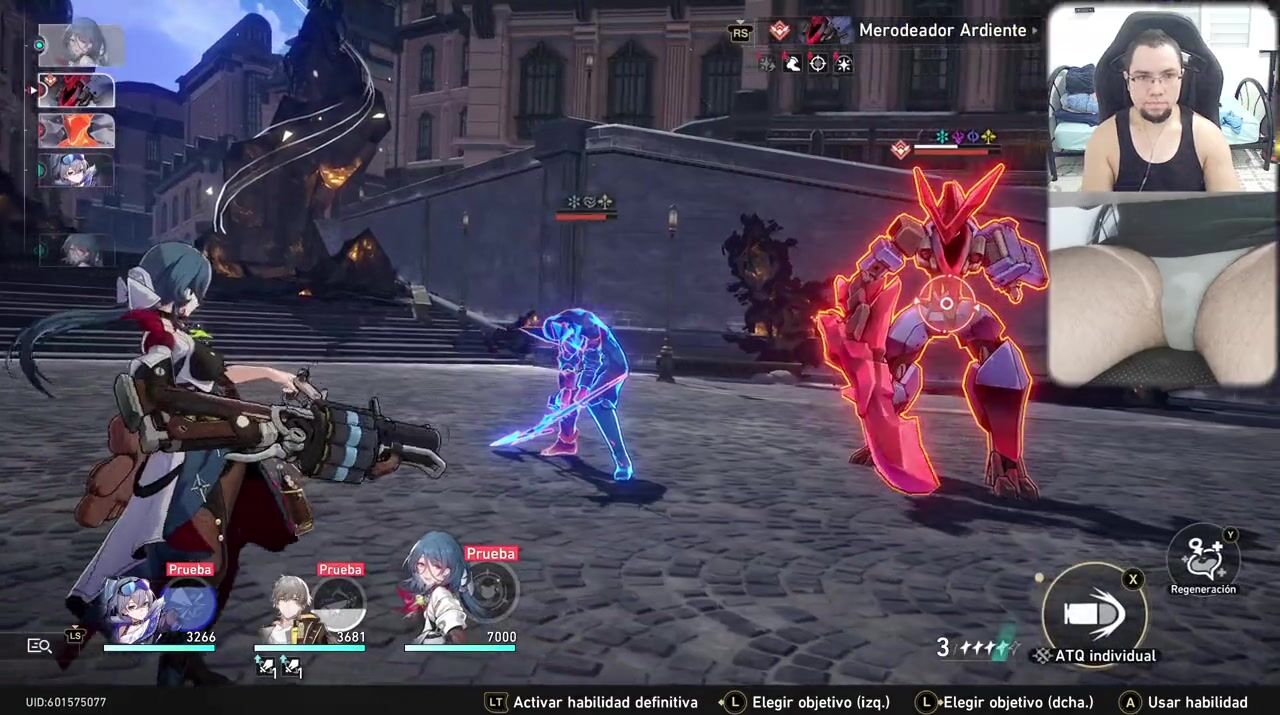This screenshot has width=1280, height=715.
Task: Use the ATQ individual basic attack
Action: click(1093, 614)
